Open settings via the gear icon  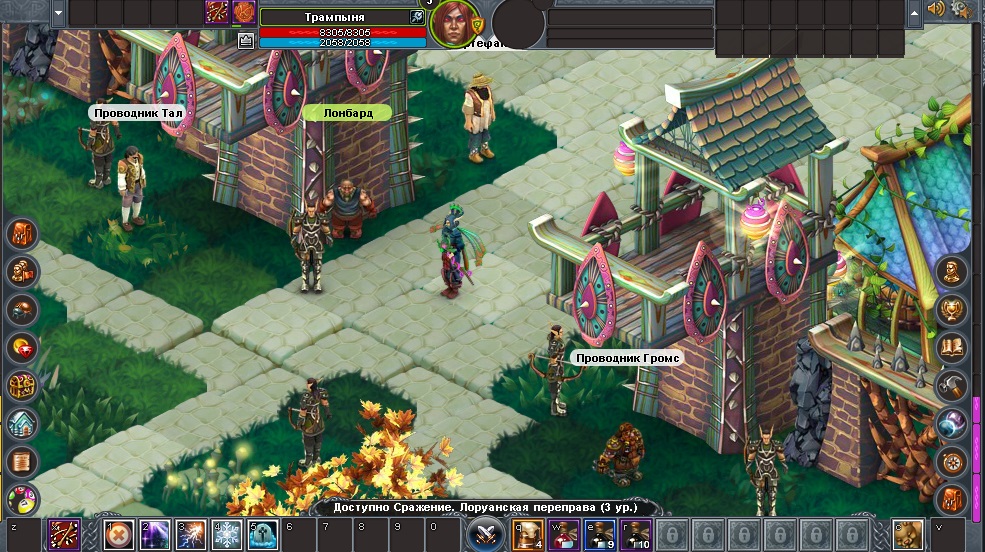962,10
